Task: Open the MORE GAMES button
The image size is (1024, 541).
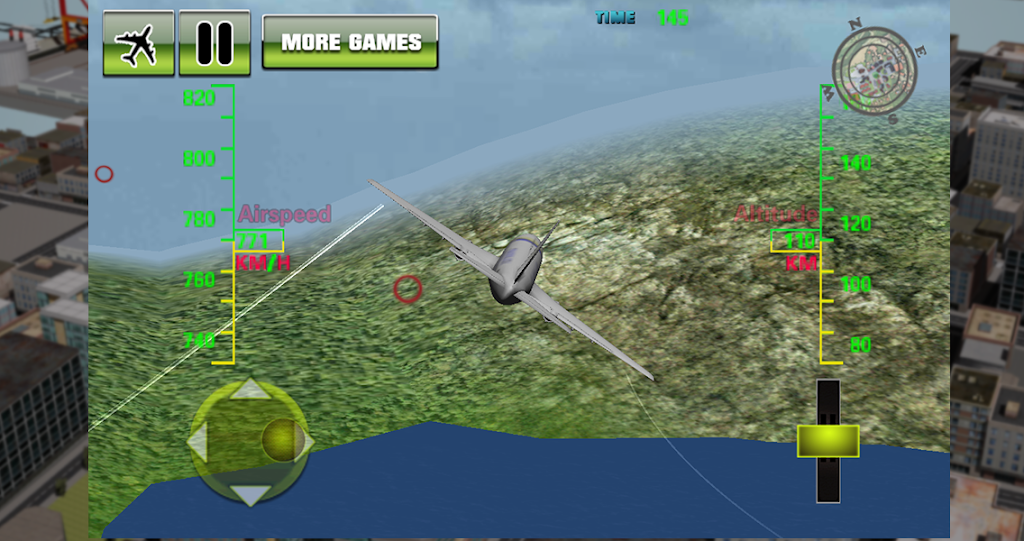Action: 350,43
